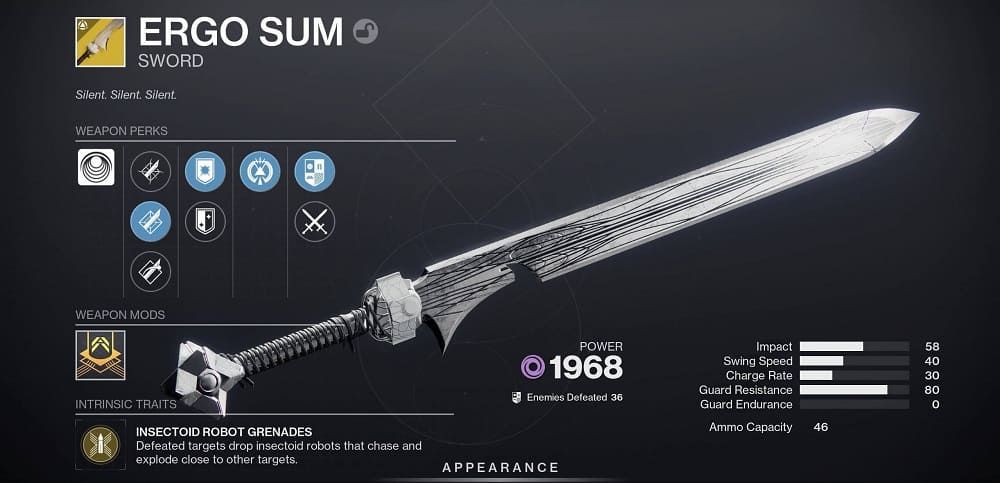1000x483 pixels.
Task: Toggle the lock icon beside Ergo Sum
Action: click(x=366, y=34)
